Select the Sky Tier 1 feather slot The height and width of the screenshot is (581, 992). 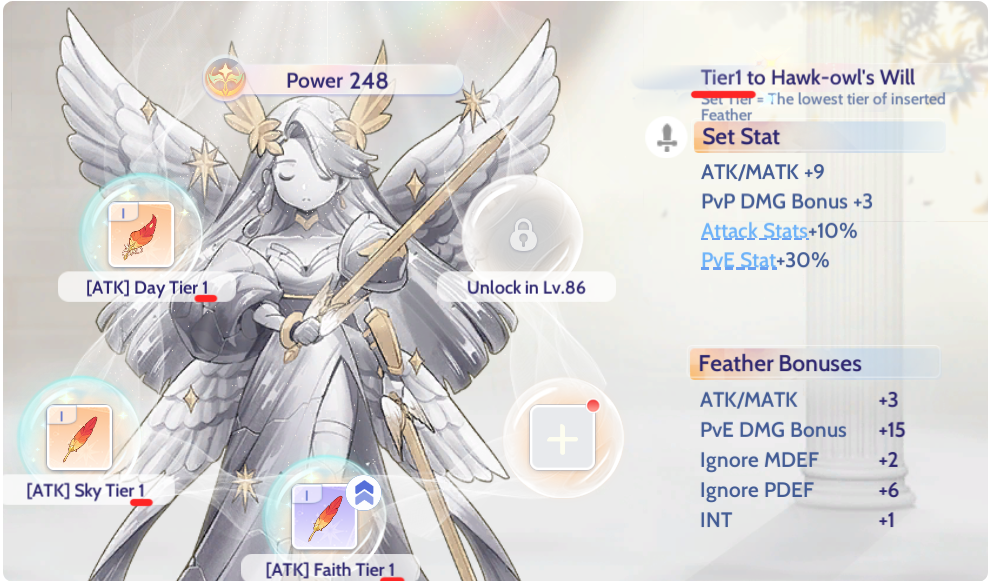click(x=79, y=437)
